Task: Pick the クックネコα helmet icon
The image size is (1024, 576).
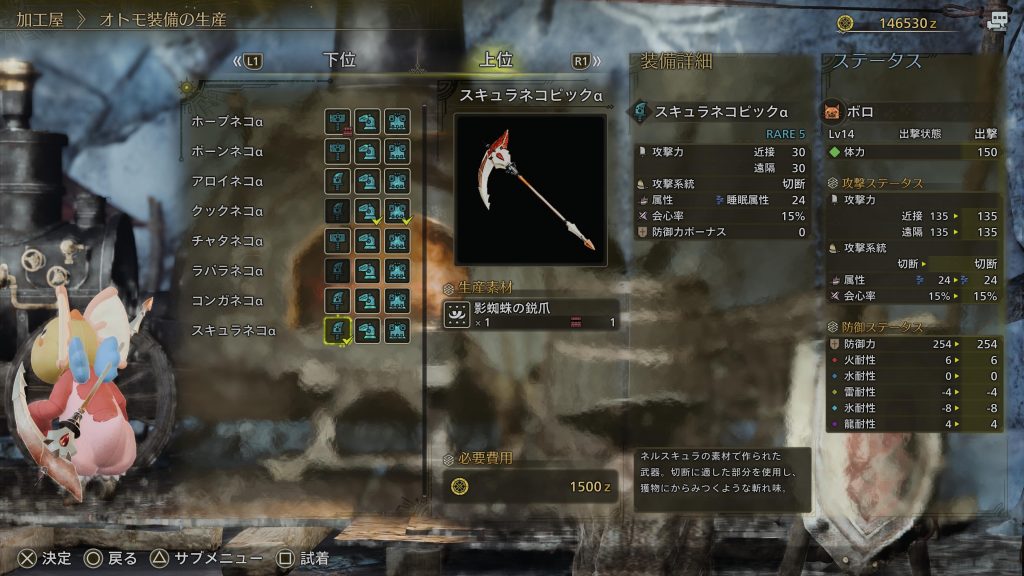Action: coord(368,212)
